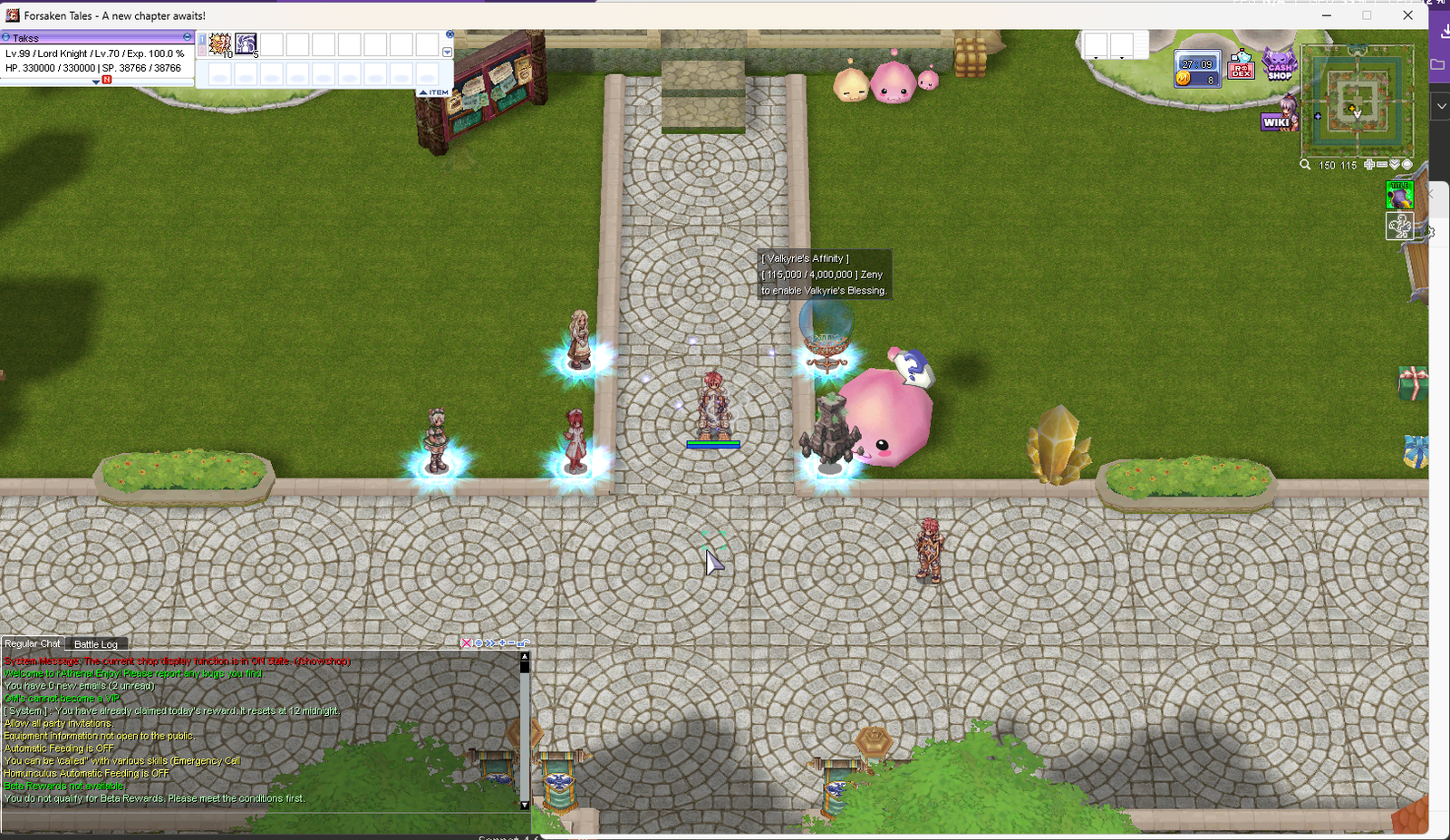Screen dimensions: 1450x840
Task: Zoom the minimap out with the minus button
Action: 1382,164
